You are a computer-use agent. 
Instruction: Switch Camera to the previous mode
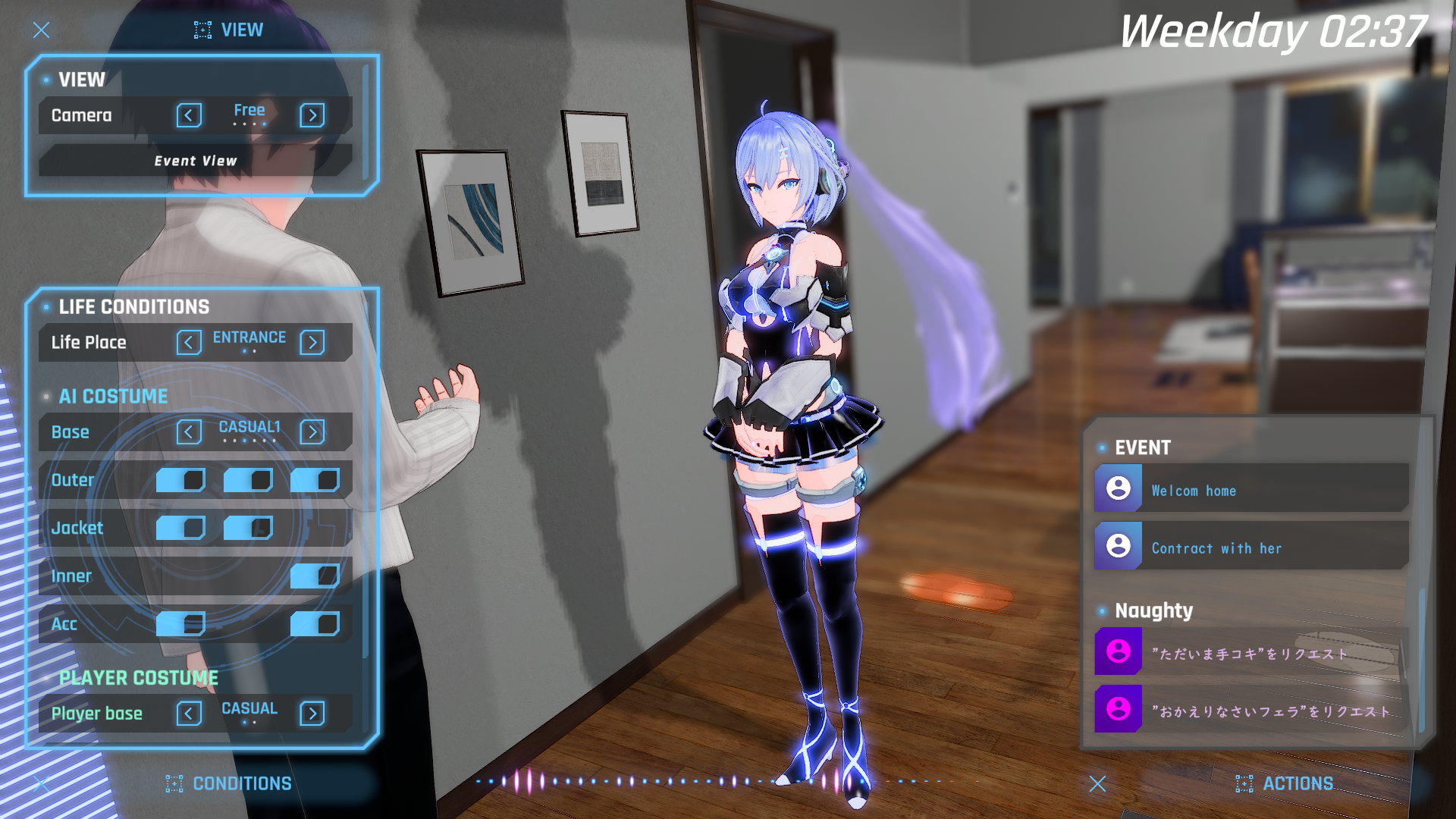(189, 115)
